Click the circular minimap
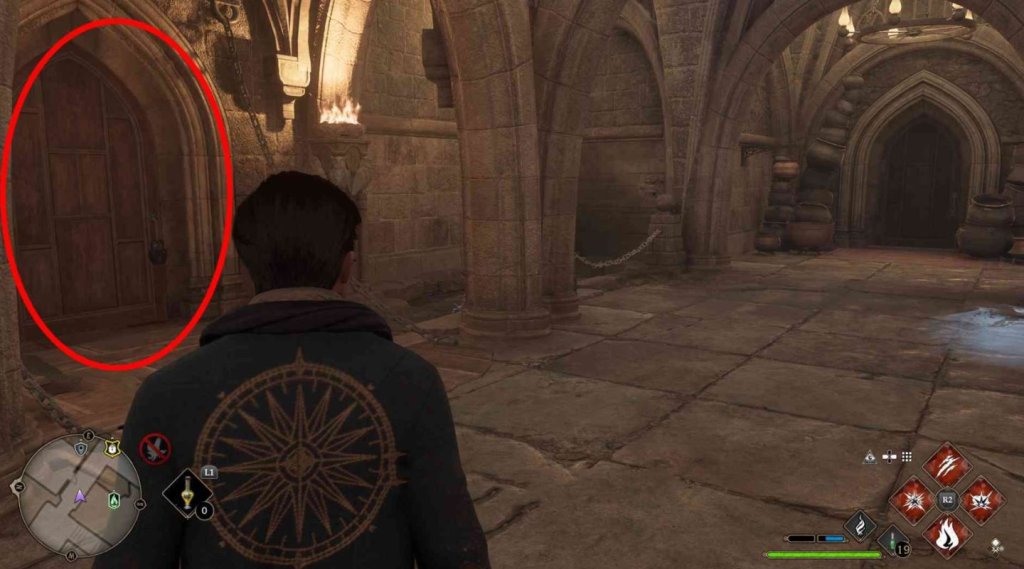1024x569 pixels. point(76,495)
